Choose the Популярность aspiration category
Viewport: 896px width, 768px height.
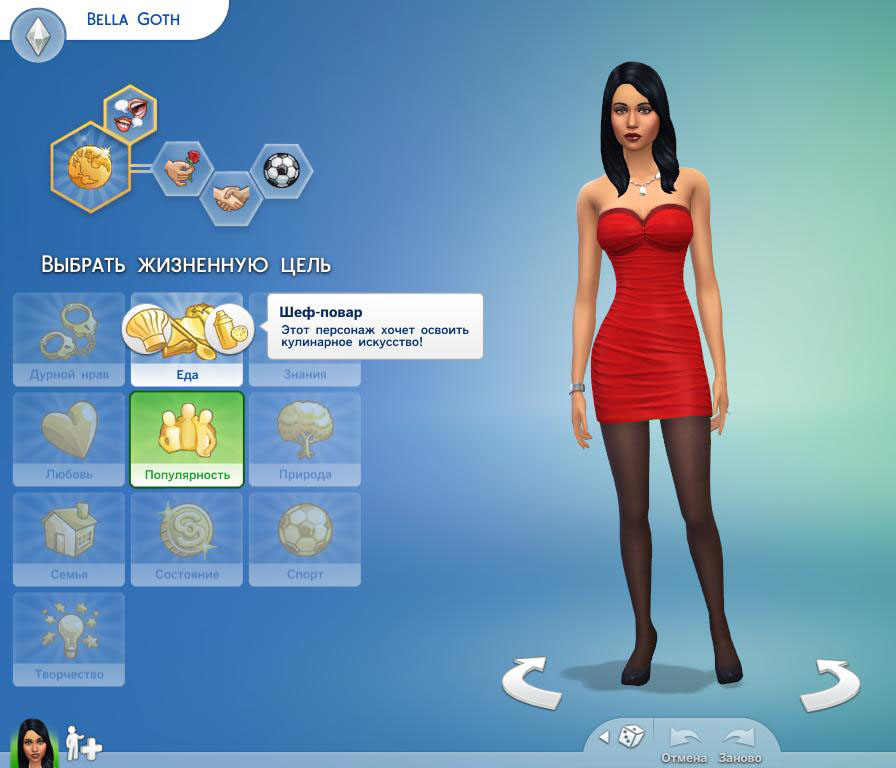(x=187, y=438)
